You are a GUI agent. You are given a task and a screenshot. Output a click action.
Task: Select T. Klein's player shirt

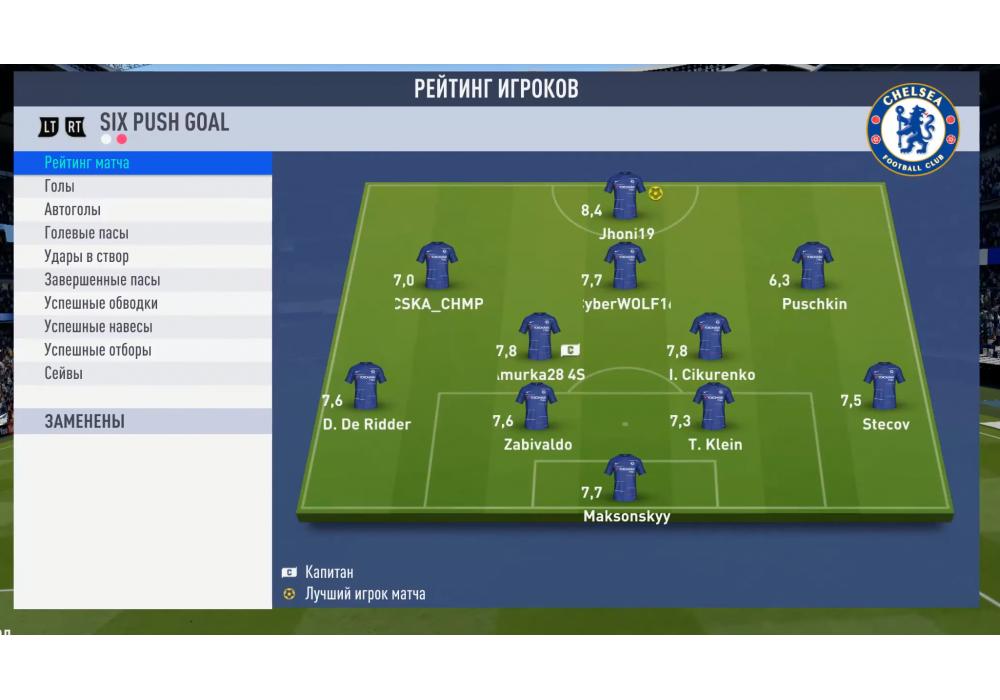pyautogui.click(x=714, y=406)
